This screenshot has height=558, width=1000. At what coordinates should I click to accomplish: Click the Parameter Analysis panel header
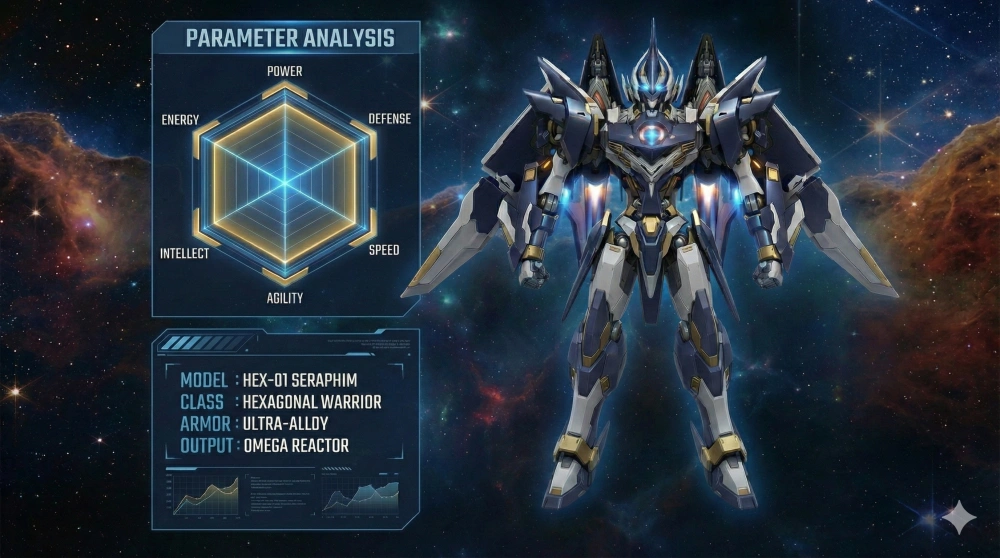[x=290, y=39]
